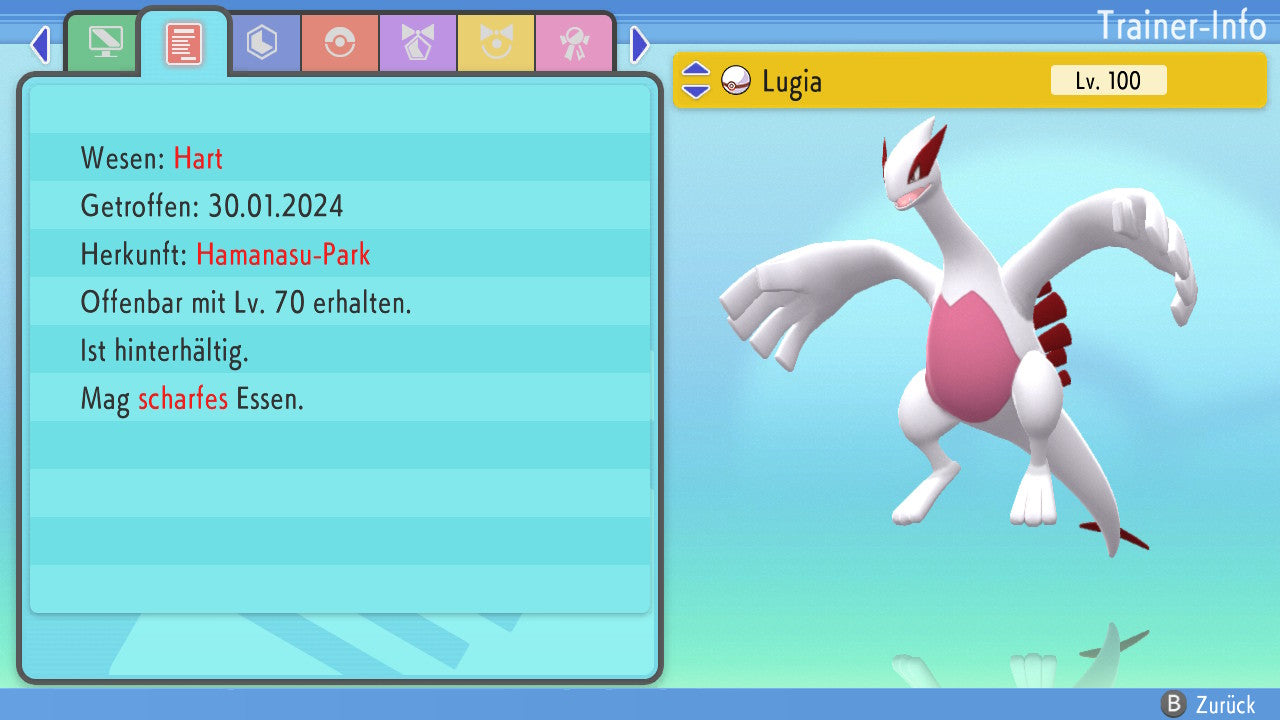This screenshot has width=1280, height=720.
Task: Show the orange Poké Ball tab
Action: [340, 43]
